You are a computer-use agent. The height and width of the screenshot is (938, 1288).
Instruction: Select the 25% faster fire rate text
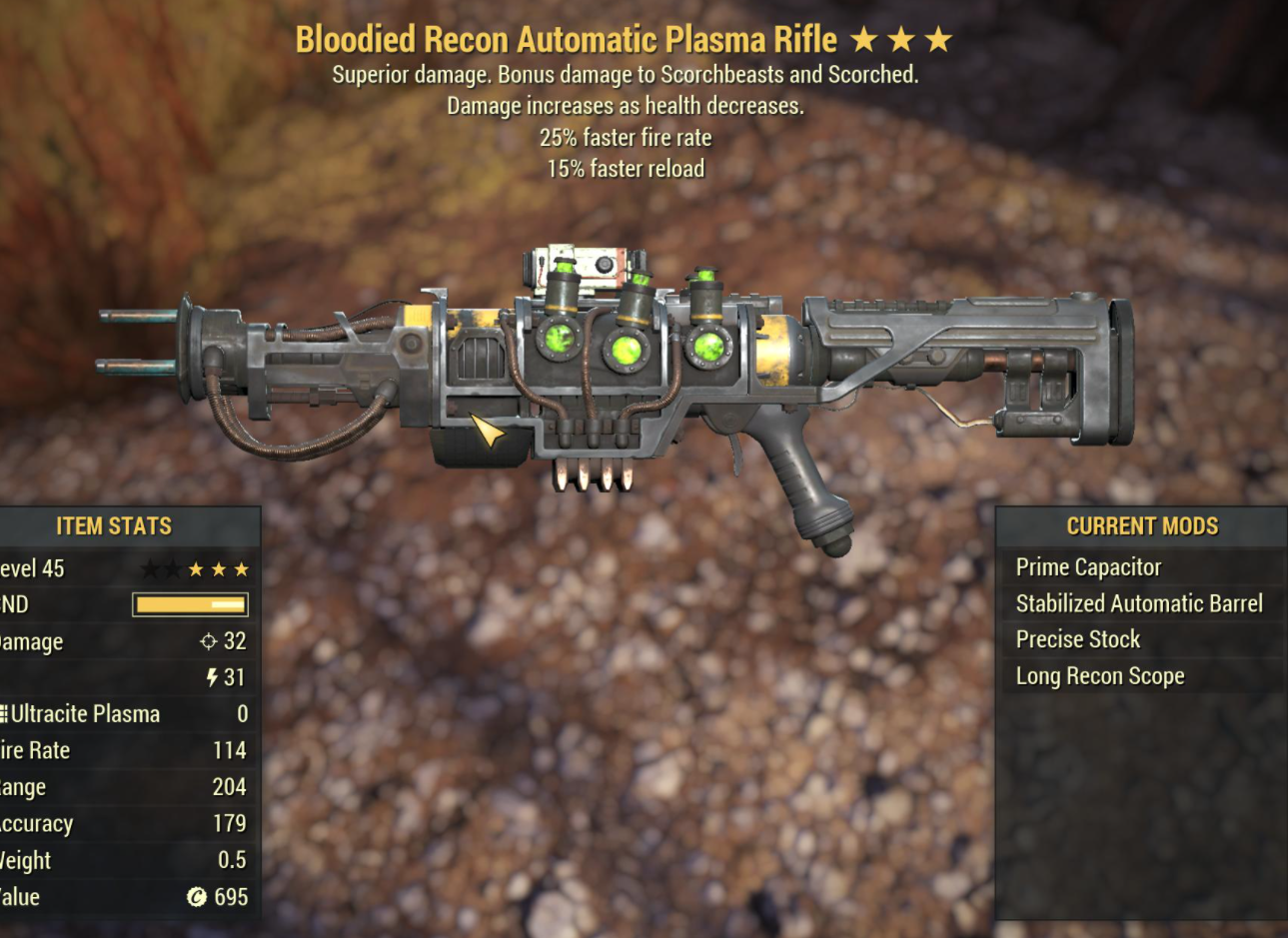[x=625, y=138]
